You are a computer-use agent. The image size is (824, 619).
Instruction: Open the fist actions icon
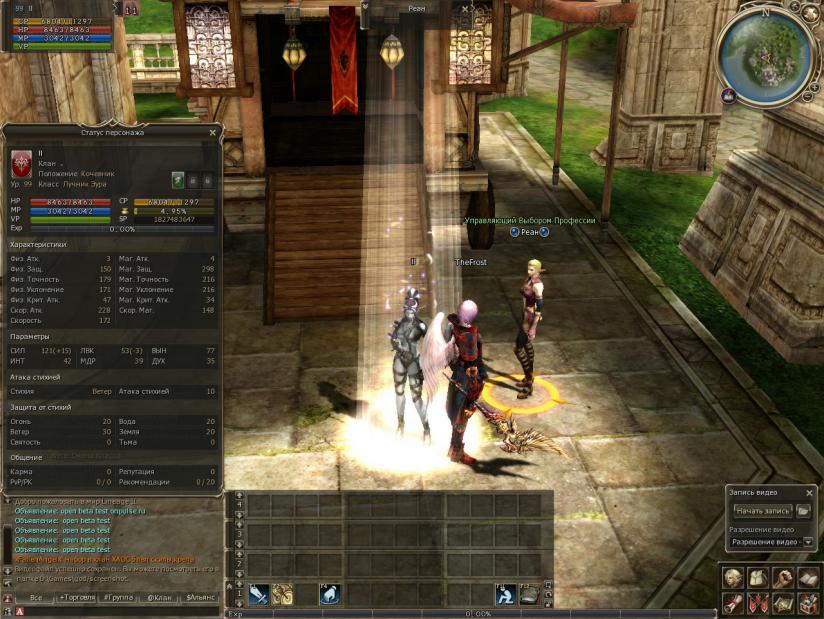click(783, 579)
